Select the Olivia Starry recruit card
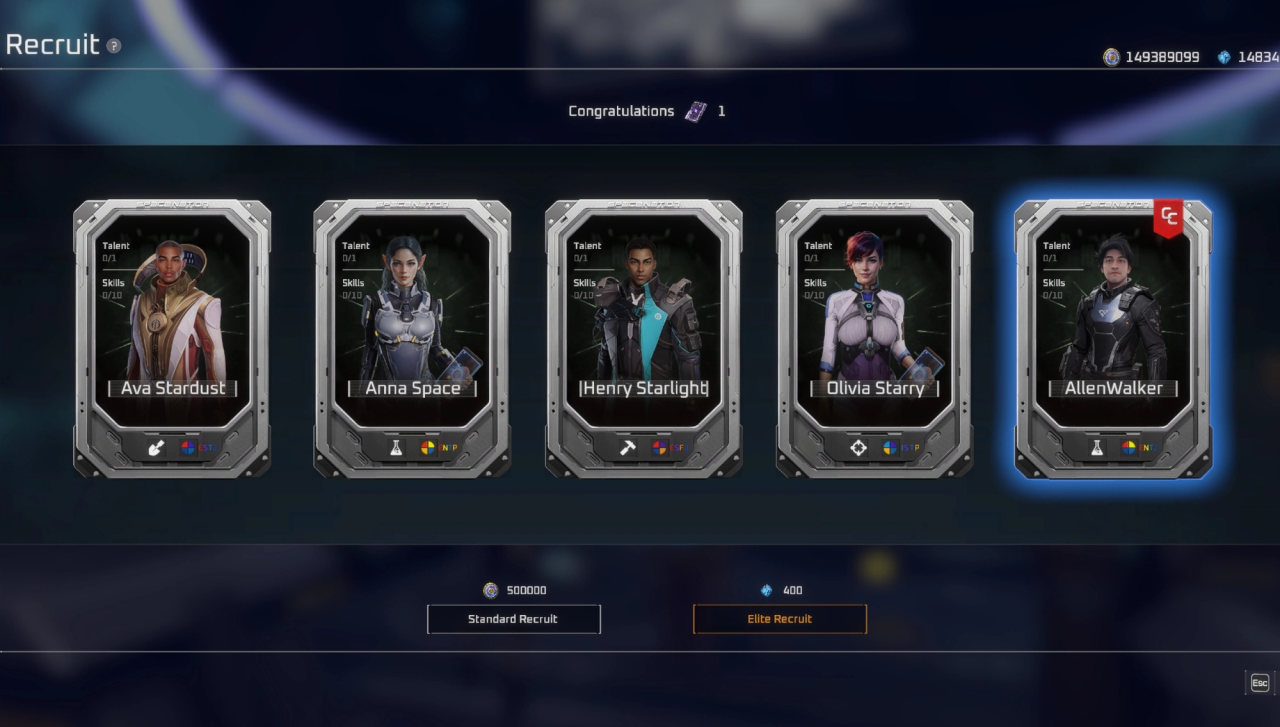The height and width of the screenshot is (727, 1280). 874,338
